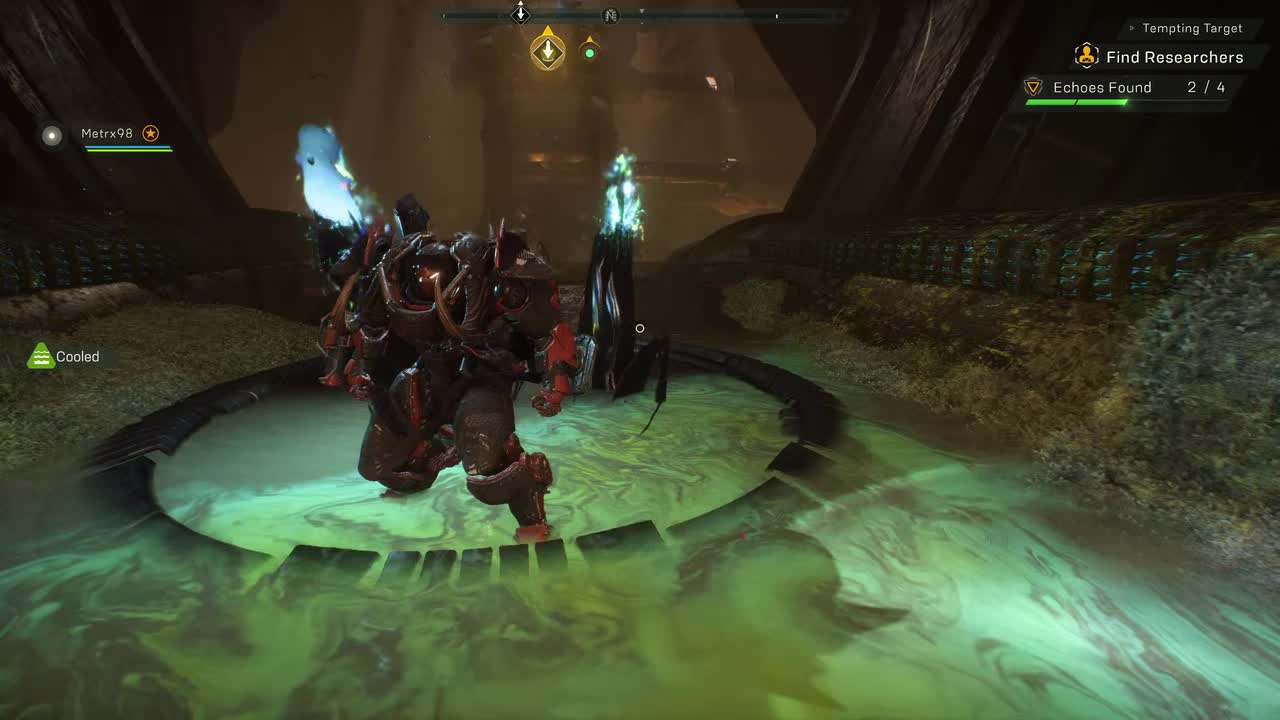Click the Echoes Found triangle icon
The height and width of the screenshot is (720, 1280).
[x=1034, y=88]
